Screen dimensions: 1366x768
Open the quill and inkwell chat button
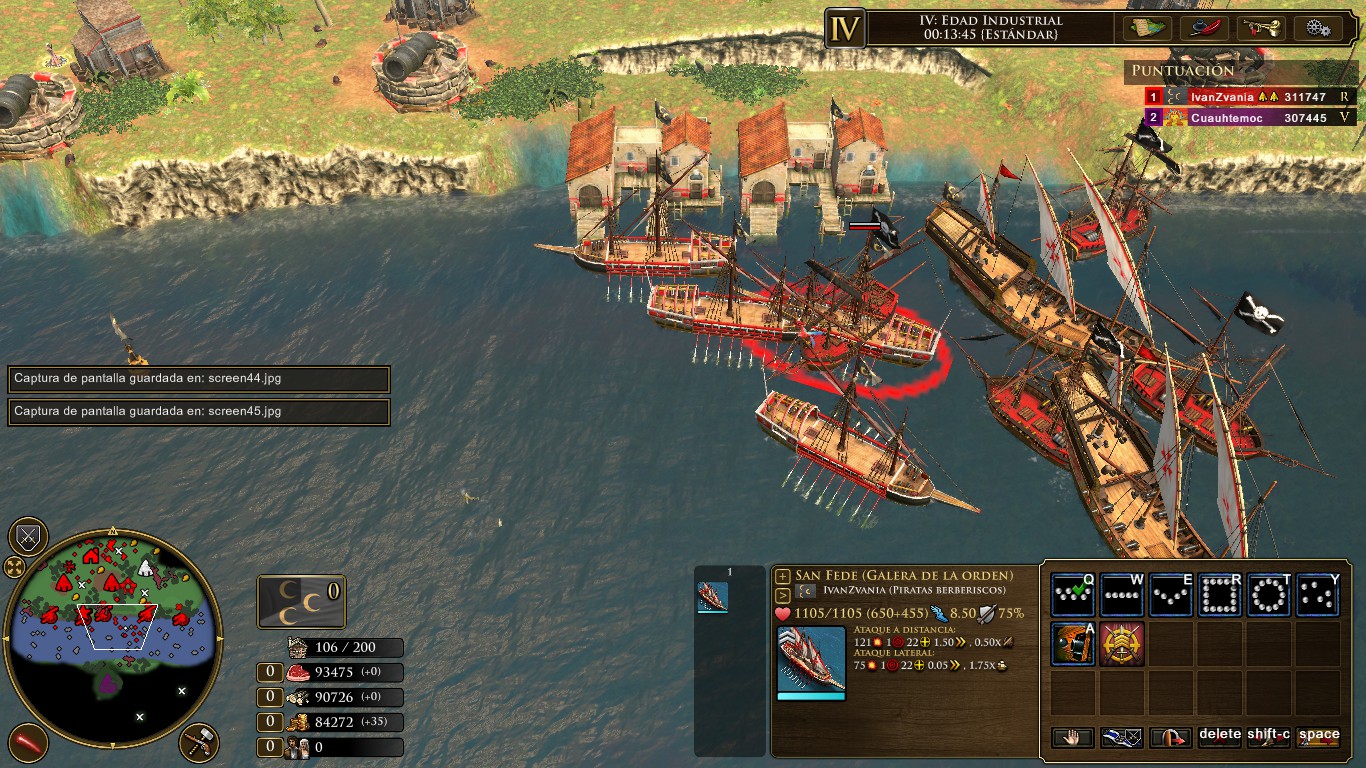click(1204, 28)
